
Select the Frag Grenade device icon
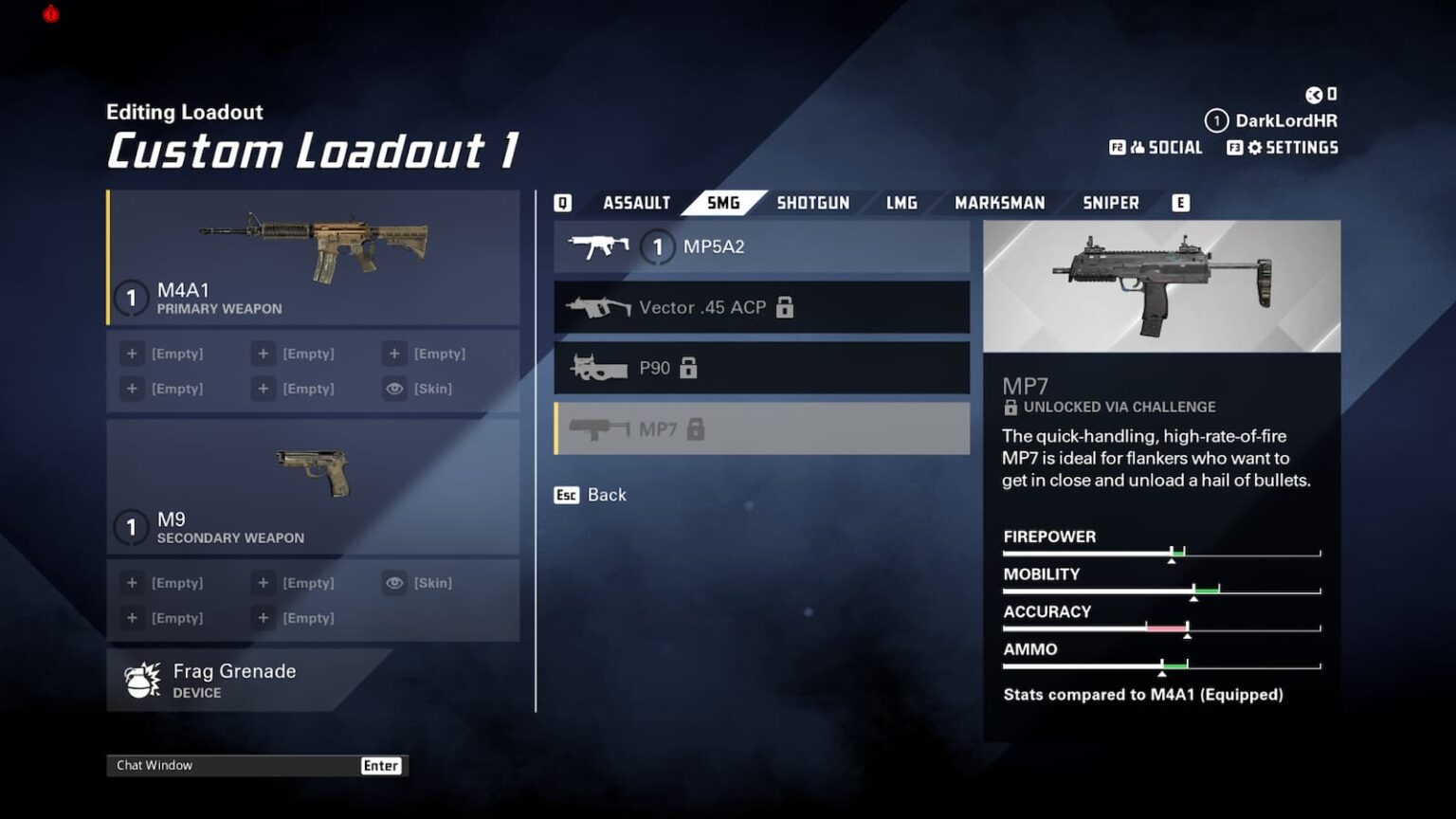(142, 681)
